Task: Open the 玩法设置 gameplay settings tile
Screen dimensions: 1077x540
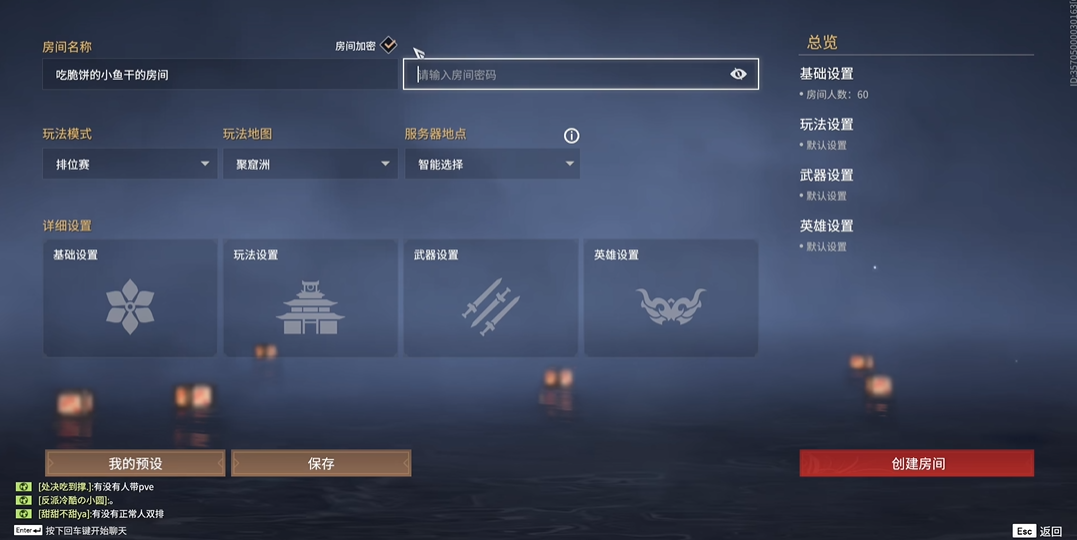Action: (310, 298)
